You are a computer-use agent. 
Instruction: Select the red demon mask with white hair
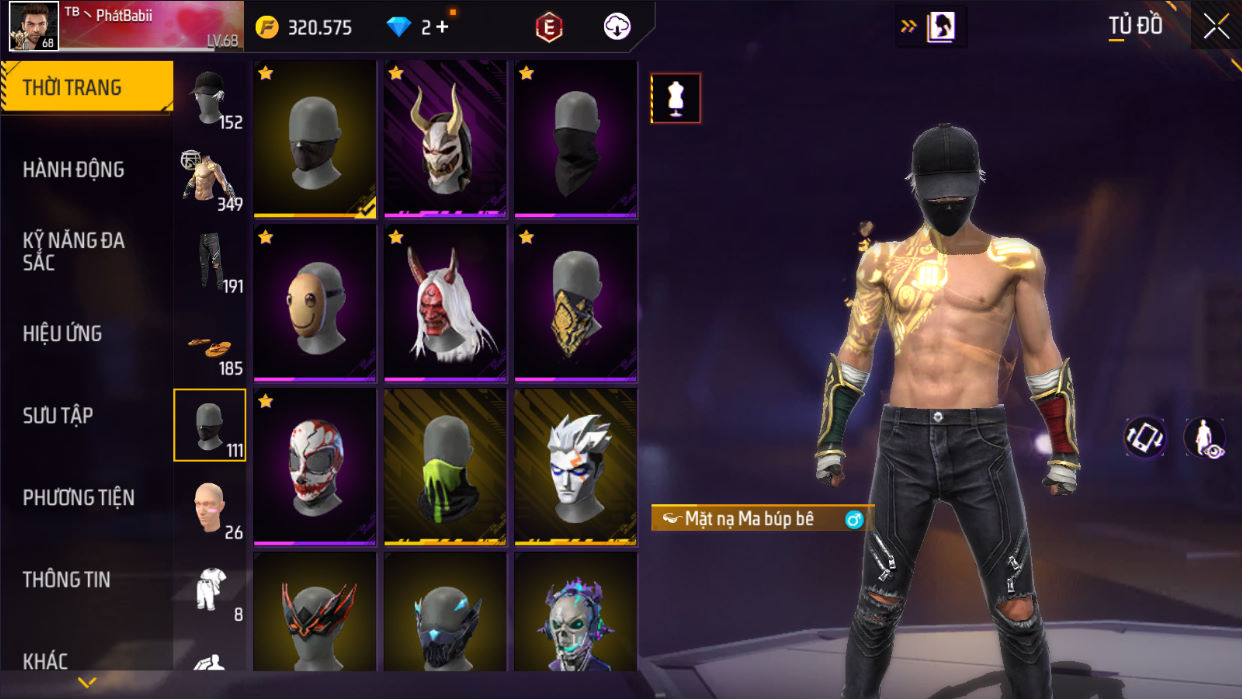pyautogui.click(x=445, y=303)
